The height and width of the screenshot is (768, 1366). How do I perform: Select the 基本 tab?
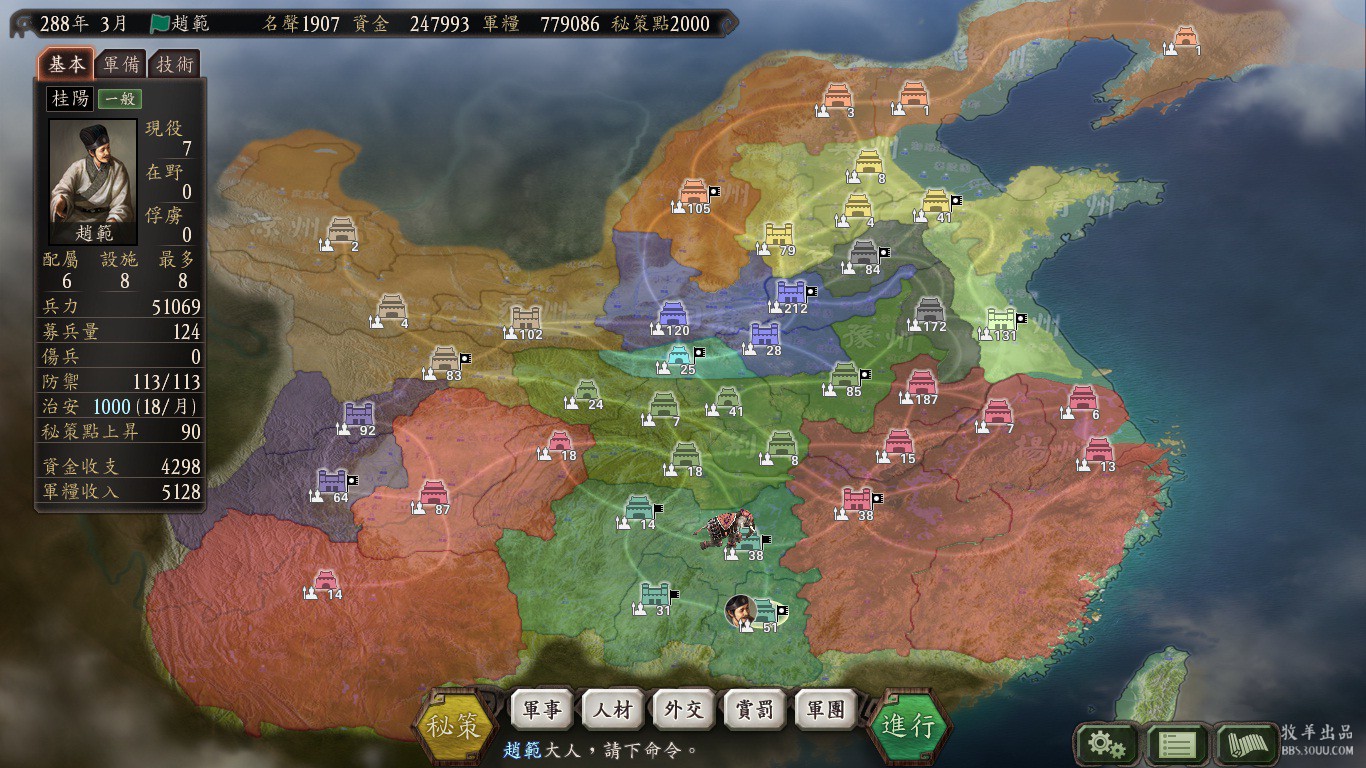[x=67, y=65]
